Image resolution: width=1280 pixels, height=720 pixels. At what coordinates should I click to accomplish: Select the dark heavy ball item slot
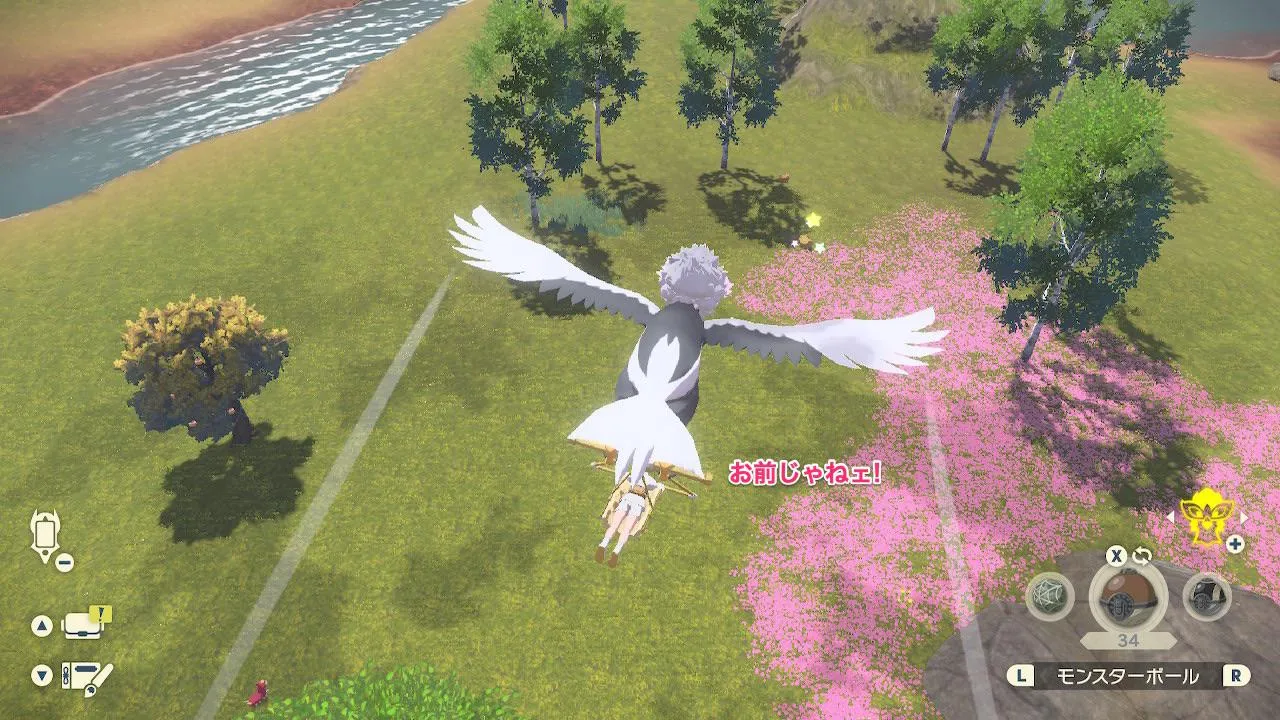[x=1206, y=596]
